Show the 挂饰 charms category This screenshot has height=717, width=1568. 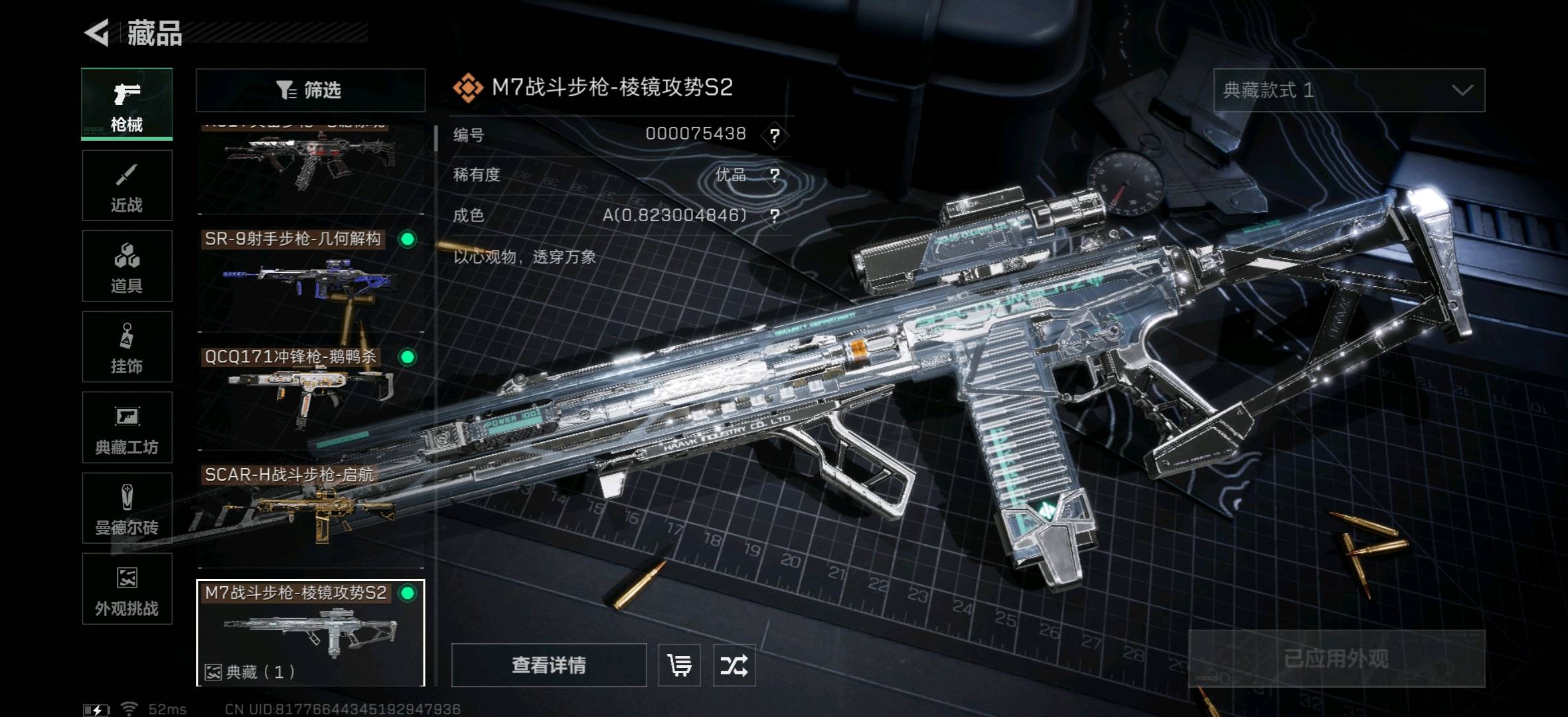coord(127,347)
